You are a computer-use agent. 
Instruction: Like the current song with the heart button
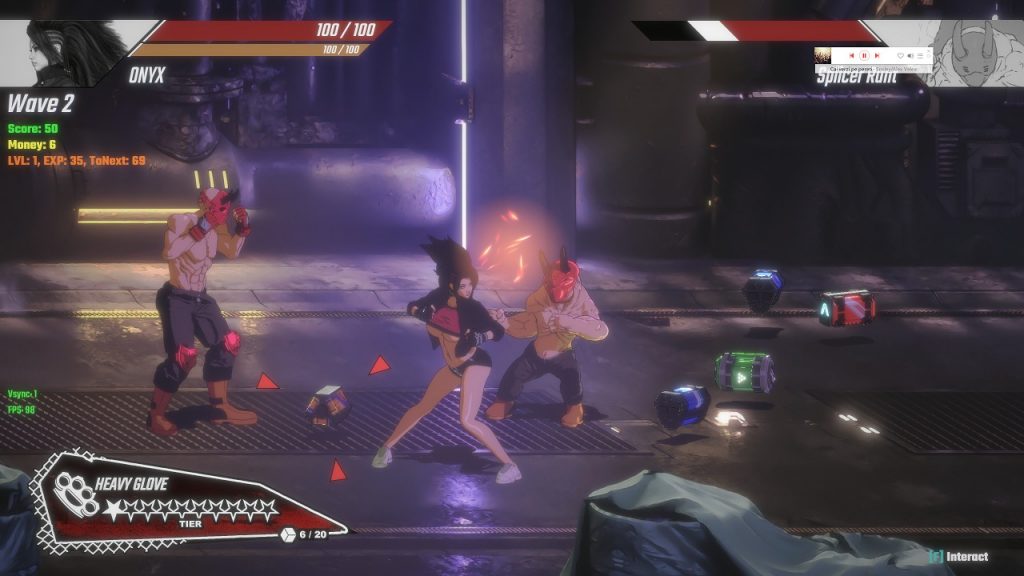[900, 56]
